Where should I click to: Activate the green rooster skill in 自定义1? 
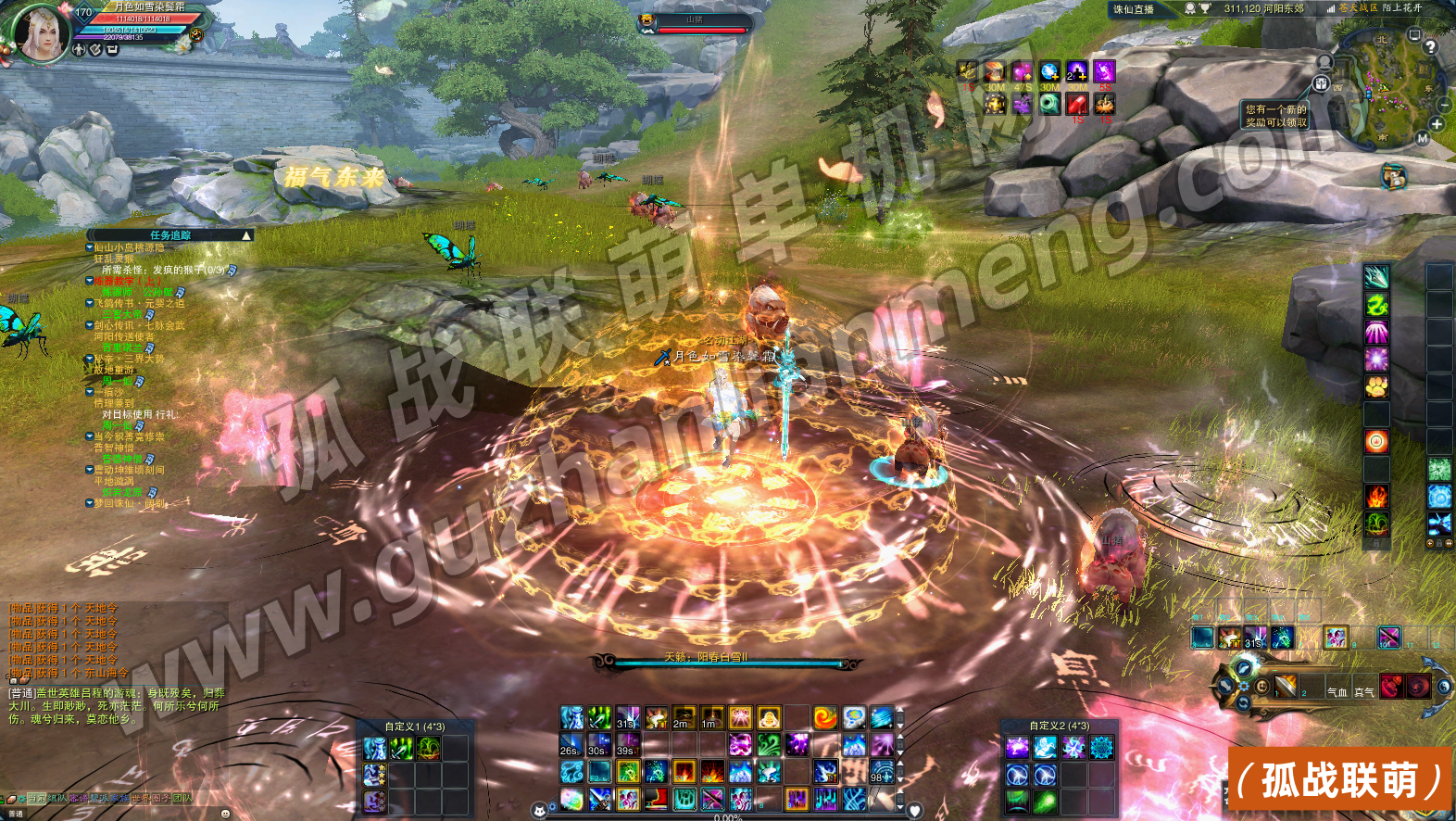(428, 749)
